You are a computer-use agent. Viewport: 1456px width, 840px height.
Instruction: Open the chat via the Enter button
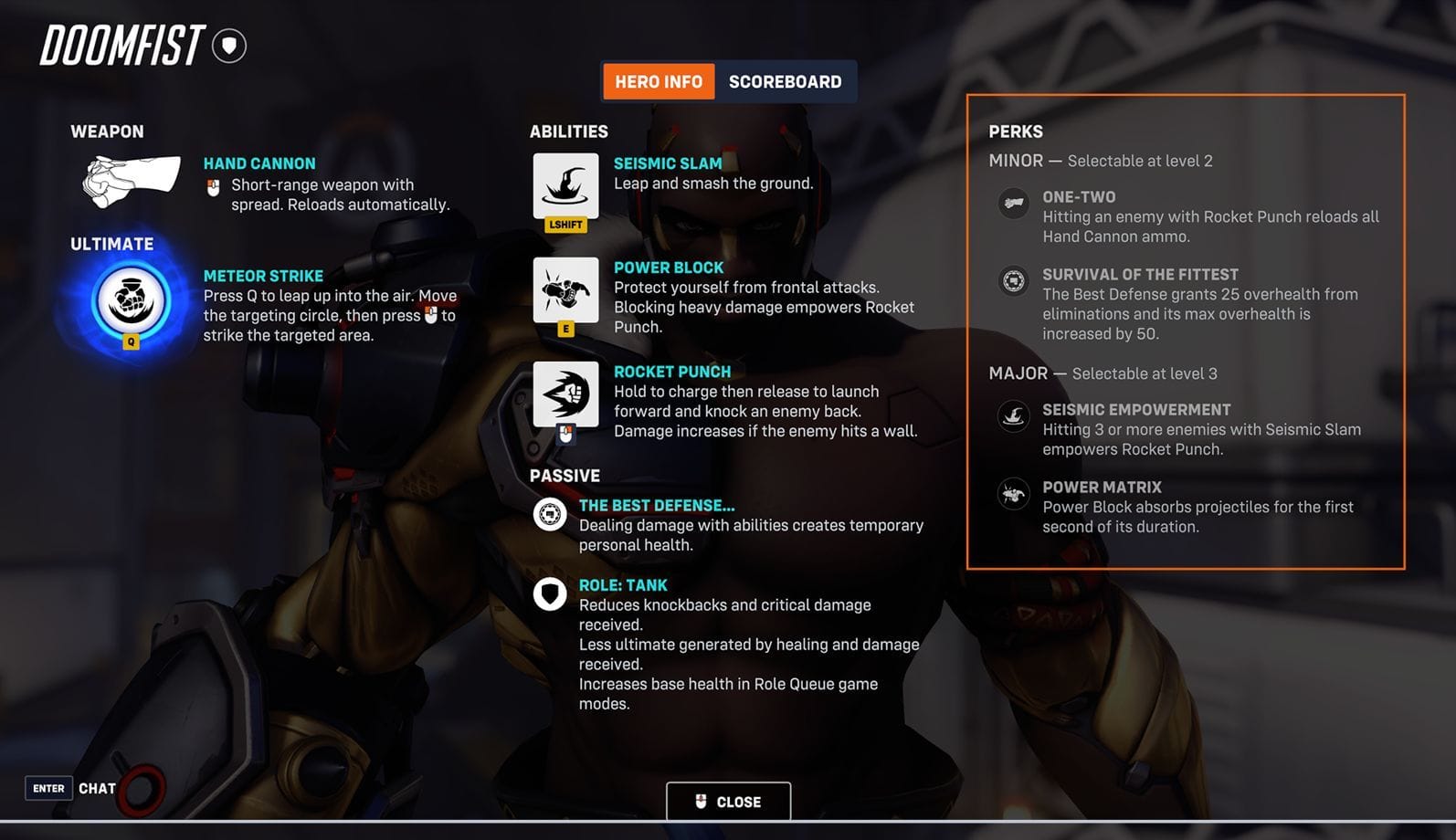click(x=48, y=787)
